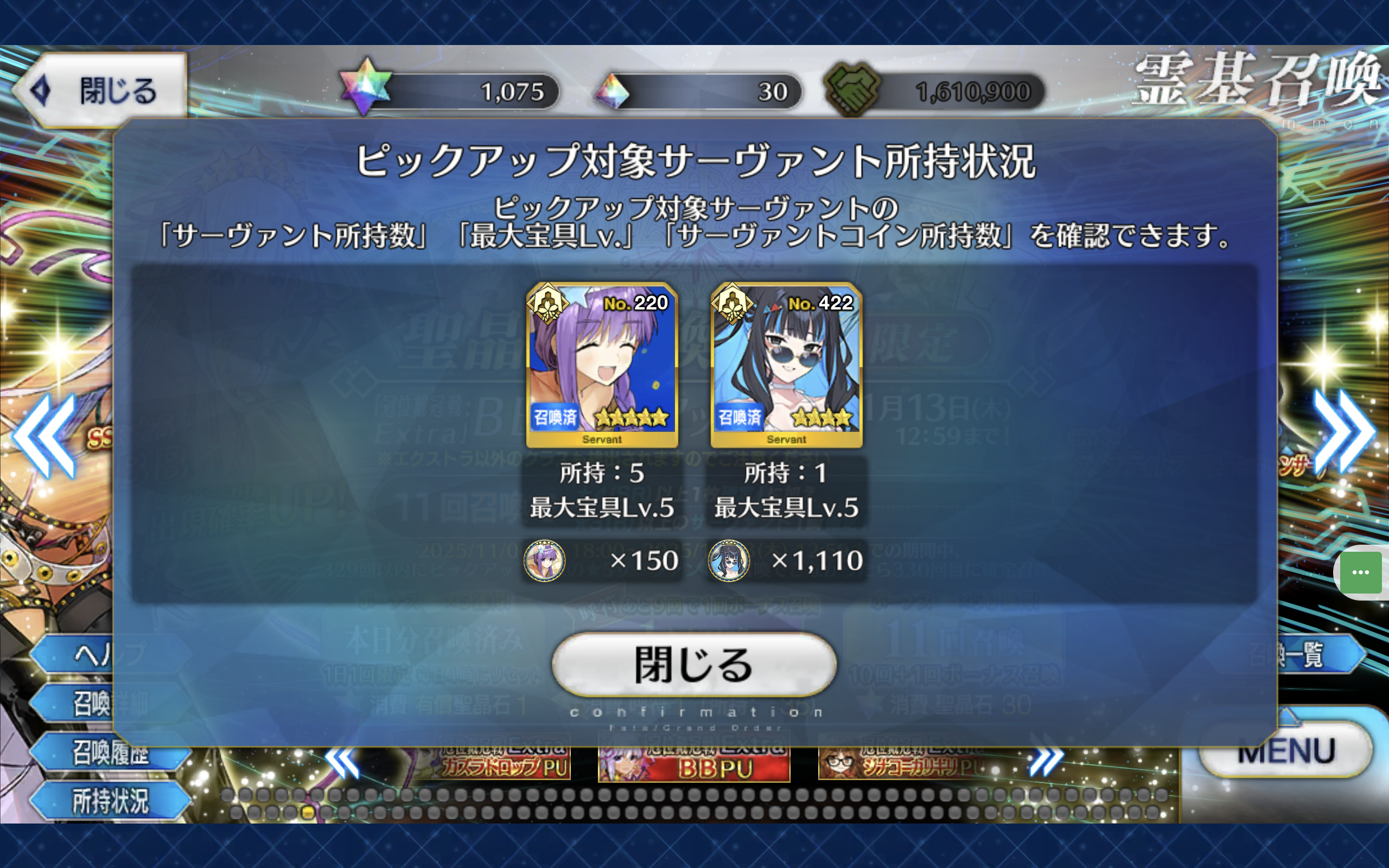
Task: Open the 所持状況 ownership status button
Action: (110, 800)
